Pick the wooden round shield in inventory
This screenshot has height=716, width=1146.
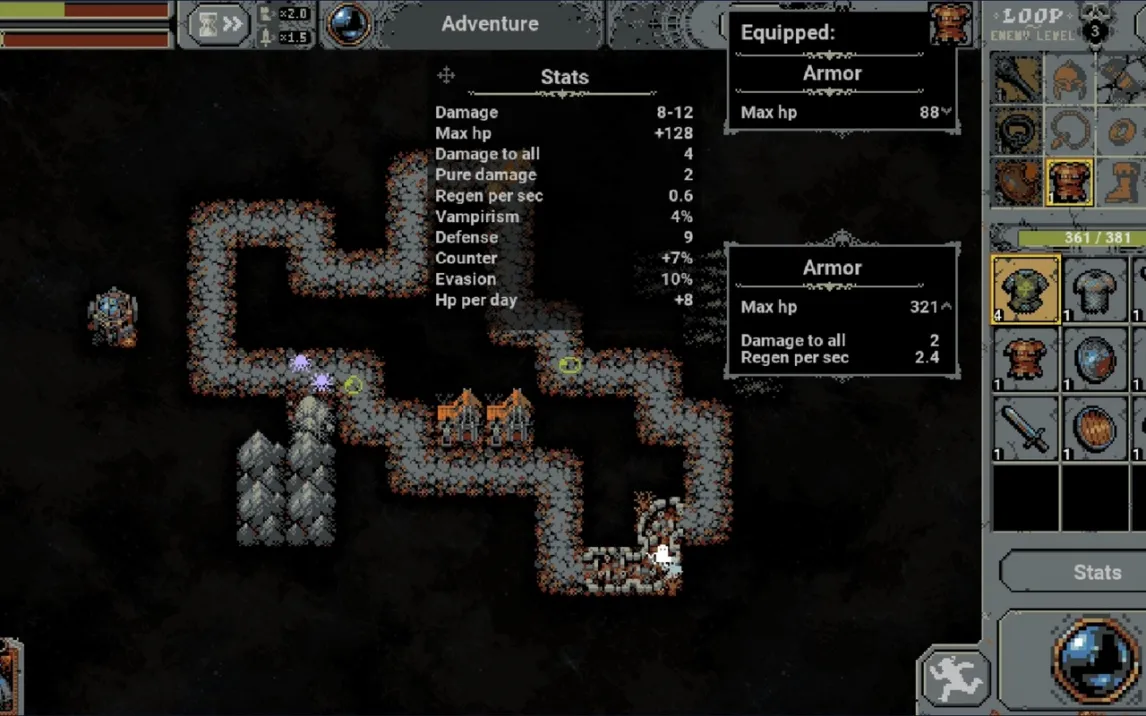[x=1095, y=428]
